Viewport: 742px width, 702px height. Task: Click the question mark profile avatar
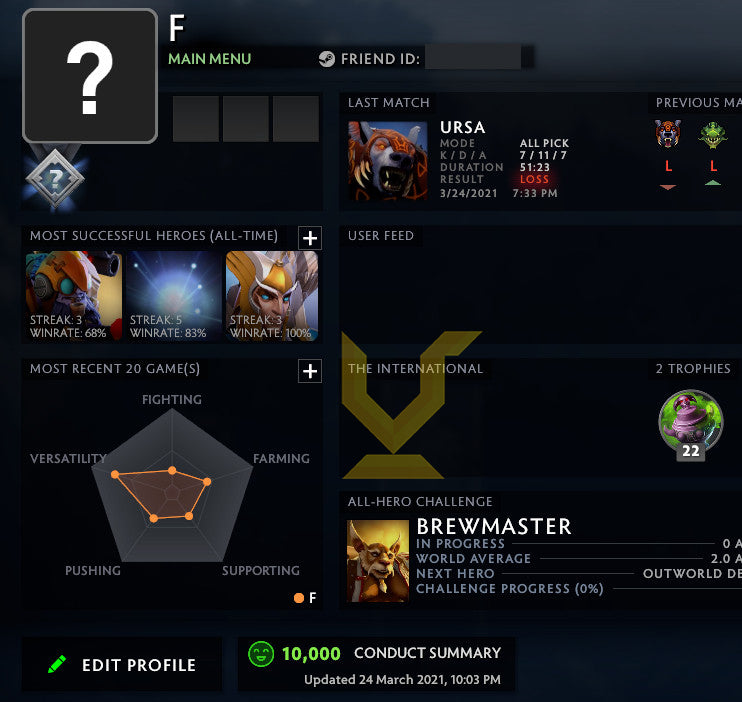[x=90, y=76]
